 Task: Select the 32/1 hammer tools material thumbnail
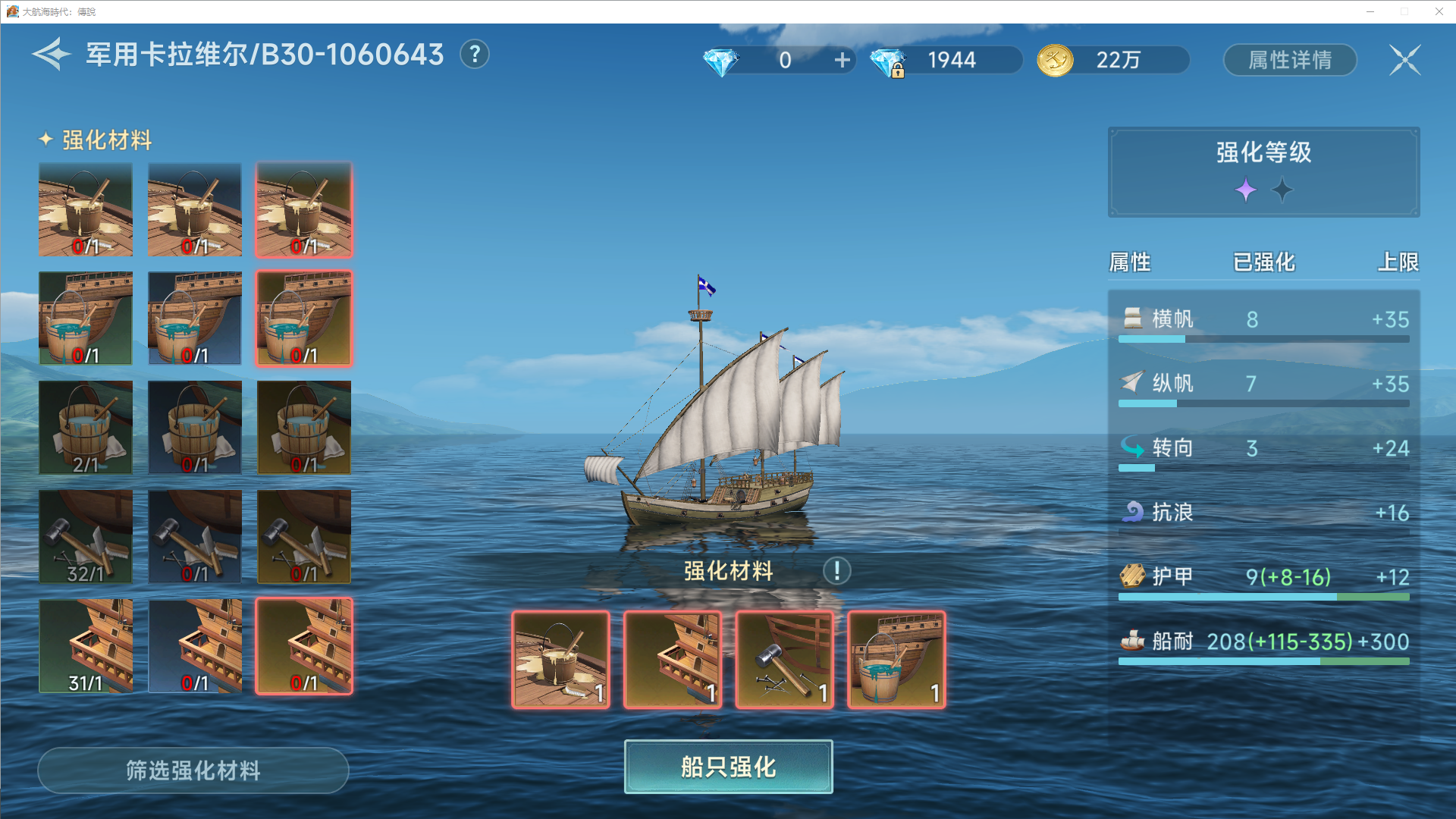(x=86, y=537)
